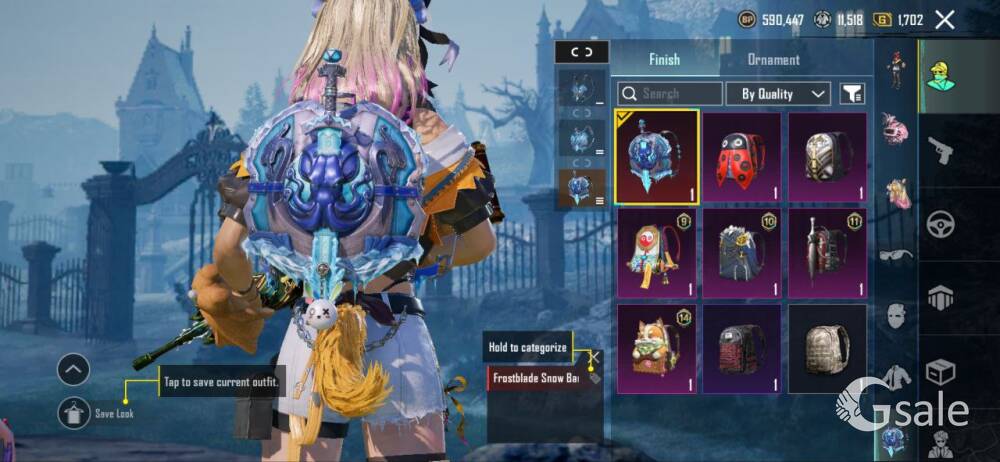Switch to the Ornament tab

(773, 60)
